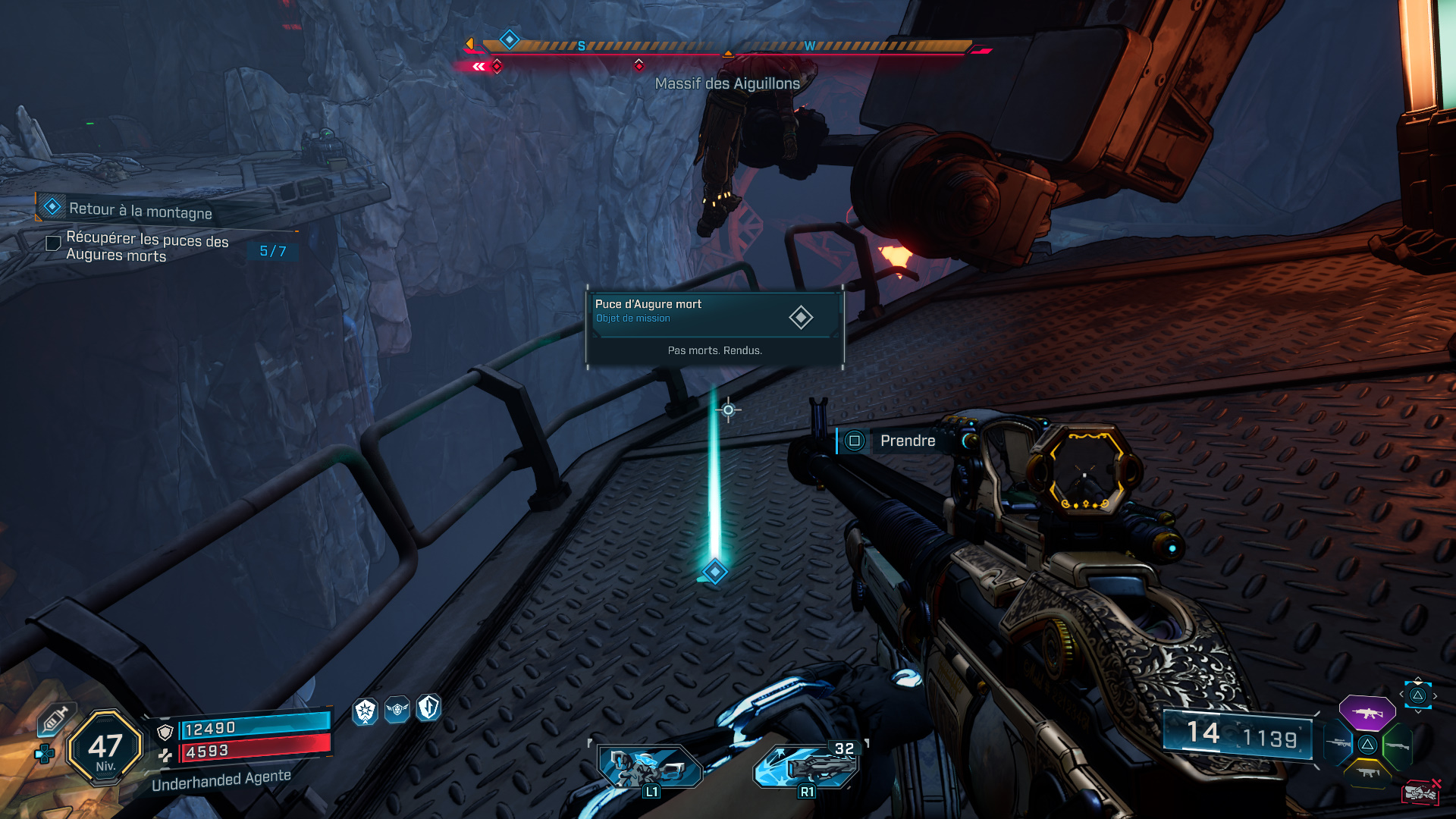This screenshot has width=1456, height=819.
Task: Switch to the green shotgun weapon slot
Action: pyautogui.click(x=1397, y=745)
